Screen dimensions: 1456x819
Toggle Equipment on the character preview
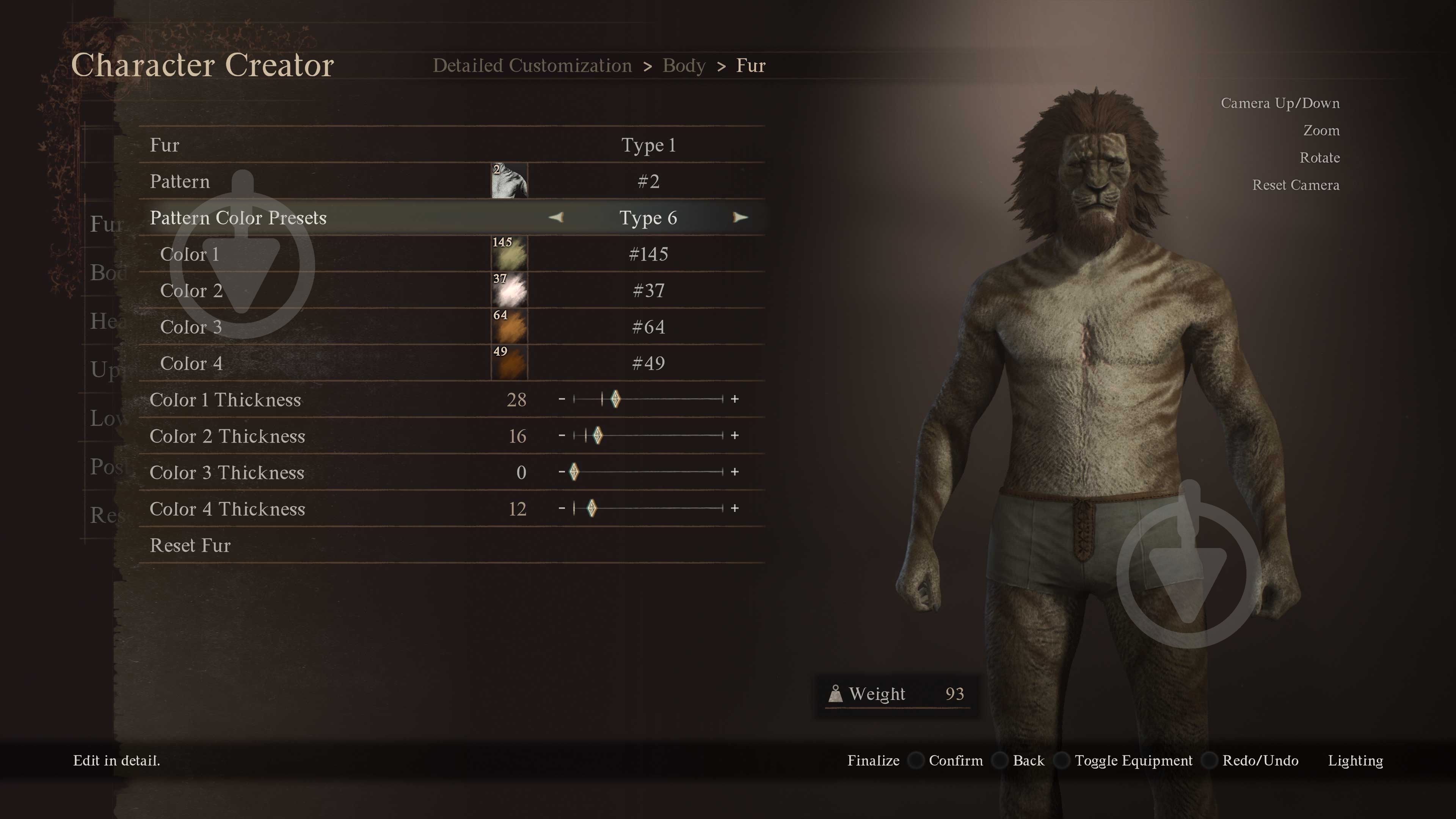click(x=1133, y=761)
